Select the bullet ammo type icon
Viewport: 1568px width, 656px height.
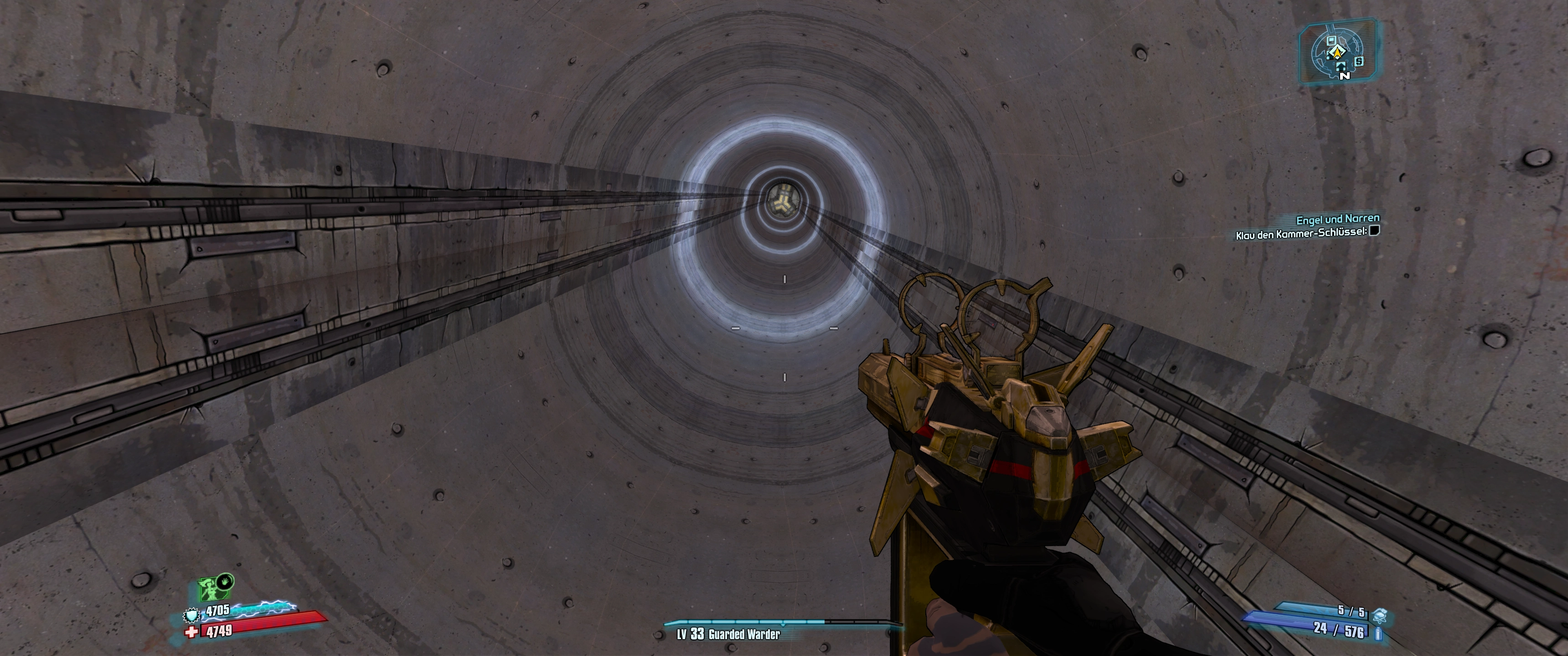tap(1379, 634)
